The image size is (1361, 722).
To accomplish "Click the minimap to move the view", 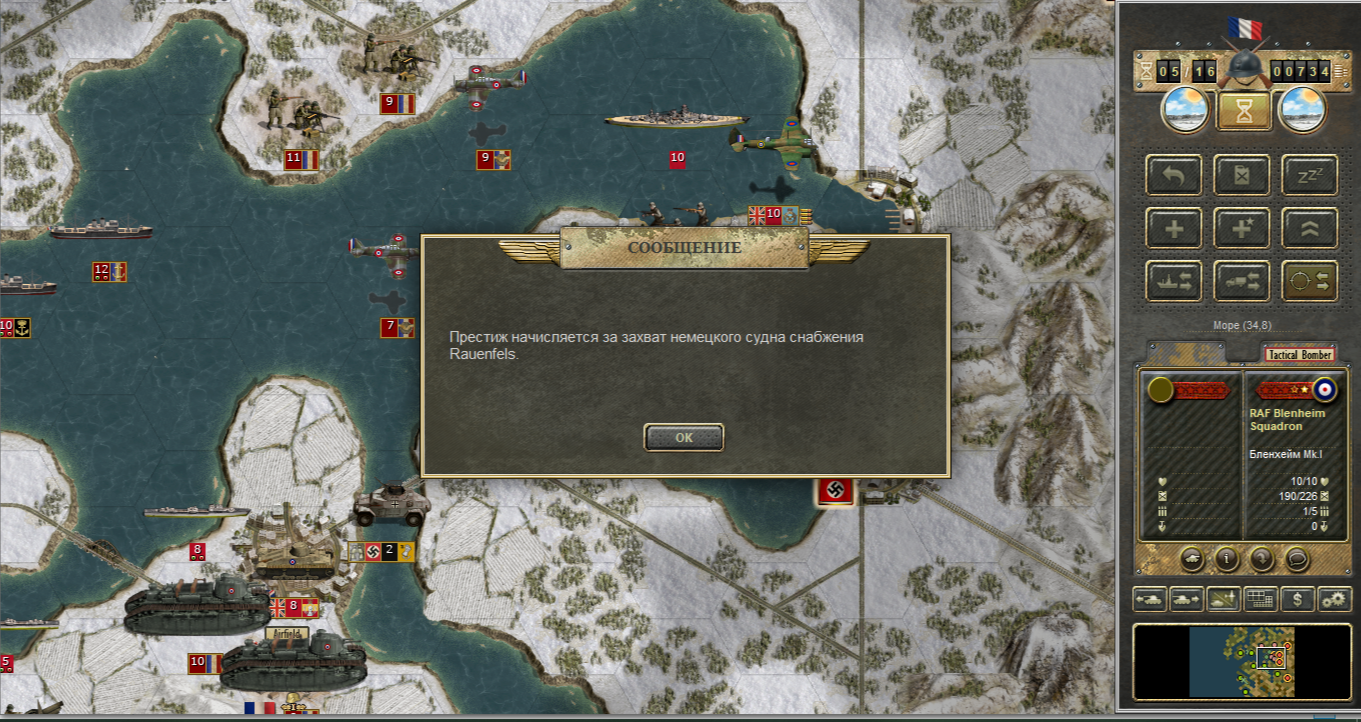I will point(1241,661).
